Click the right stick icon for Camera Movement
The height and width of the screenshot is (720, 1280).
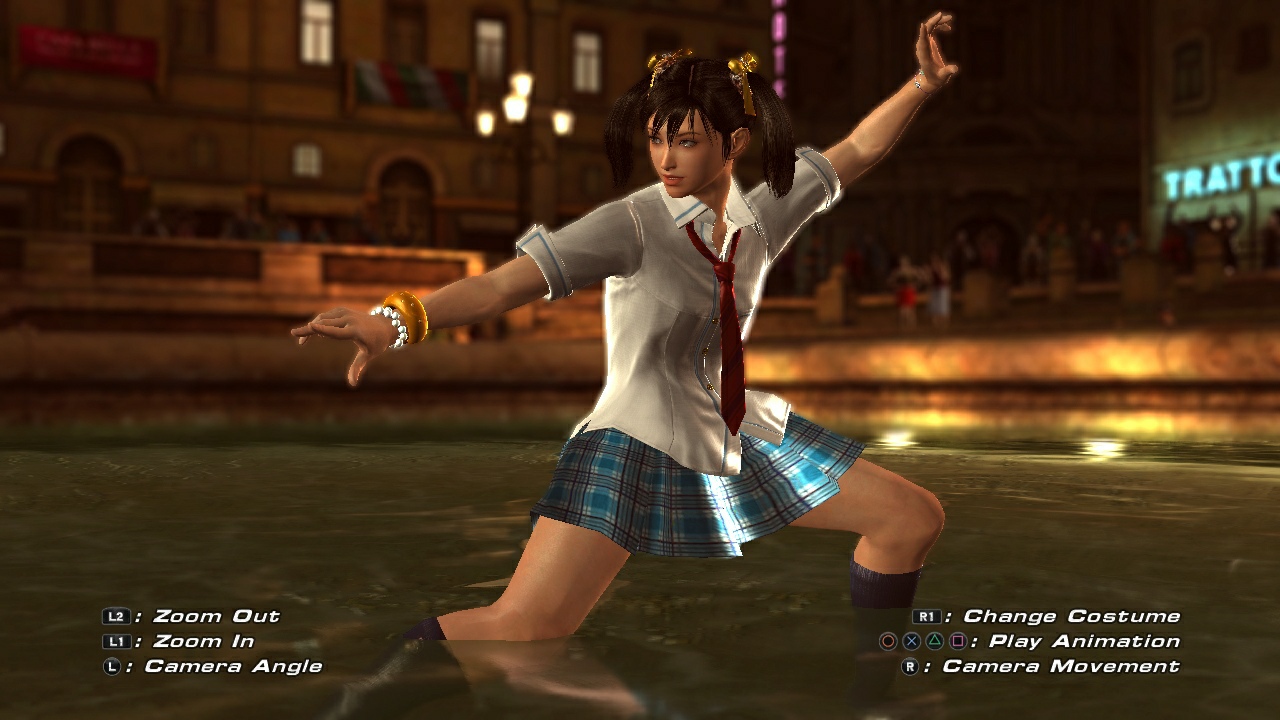tap(911, 665)
